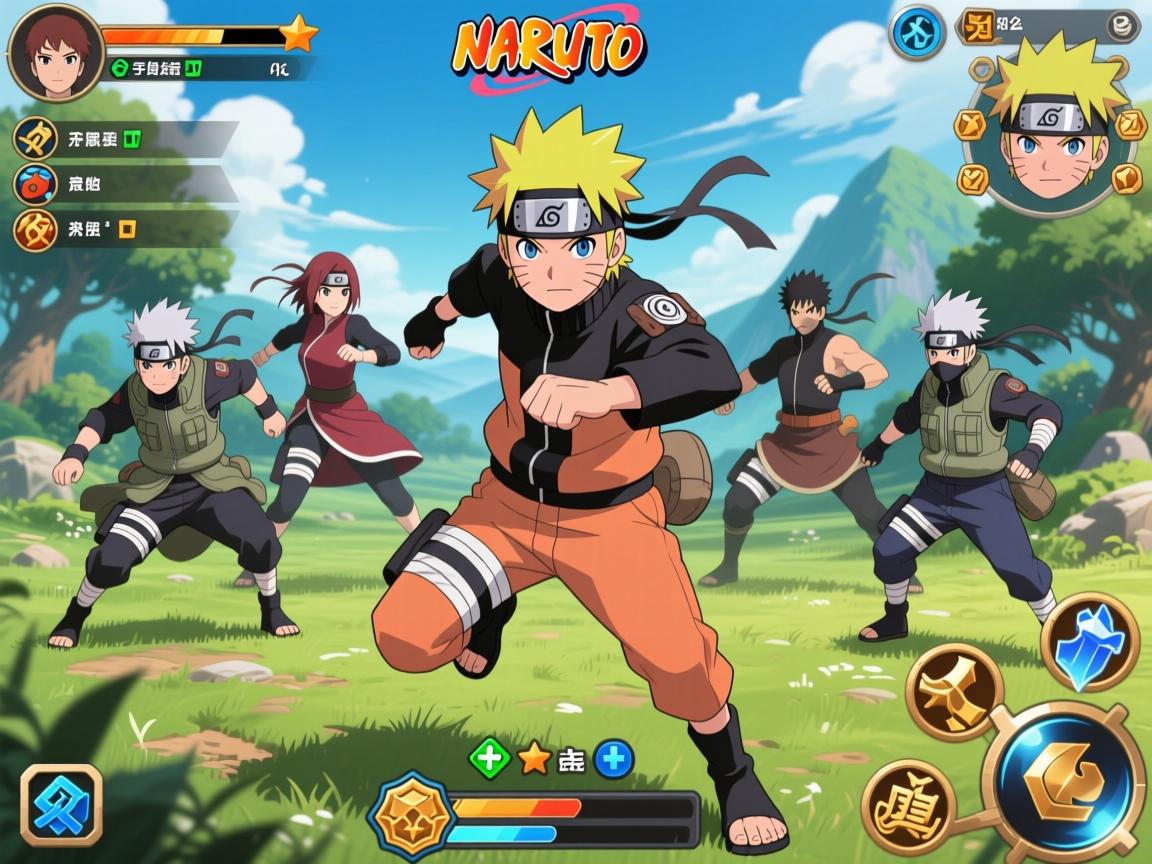Viewport: 1152px width, 864px height.
Task: Click the blue circular plus button
Action: point(614,760)
